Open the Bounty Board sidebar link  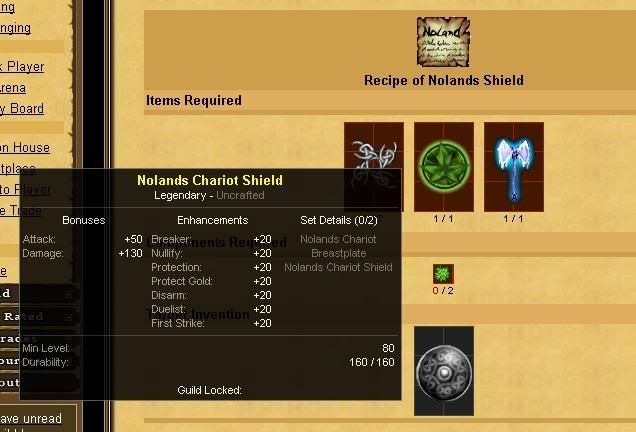22,109
